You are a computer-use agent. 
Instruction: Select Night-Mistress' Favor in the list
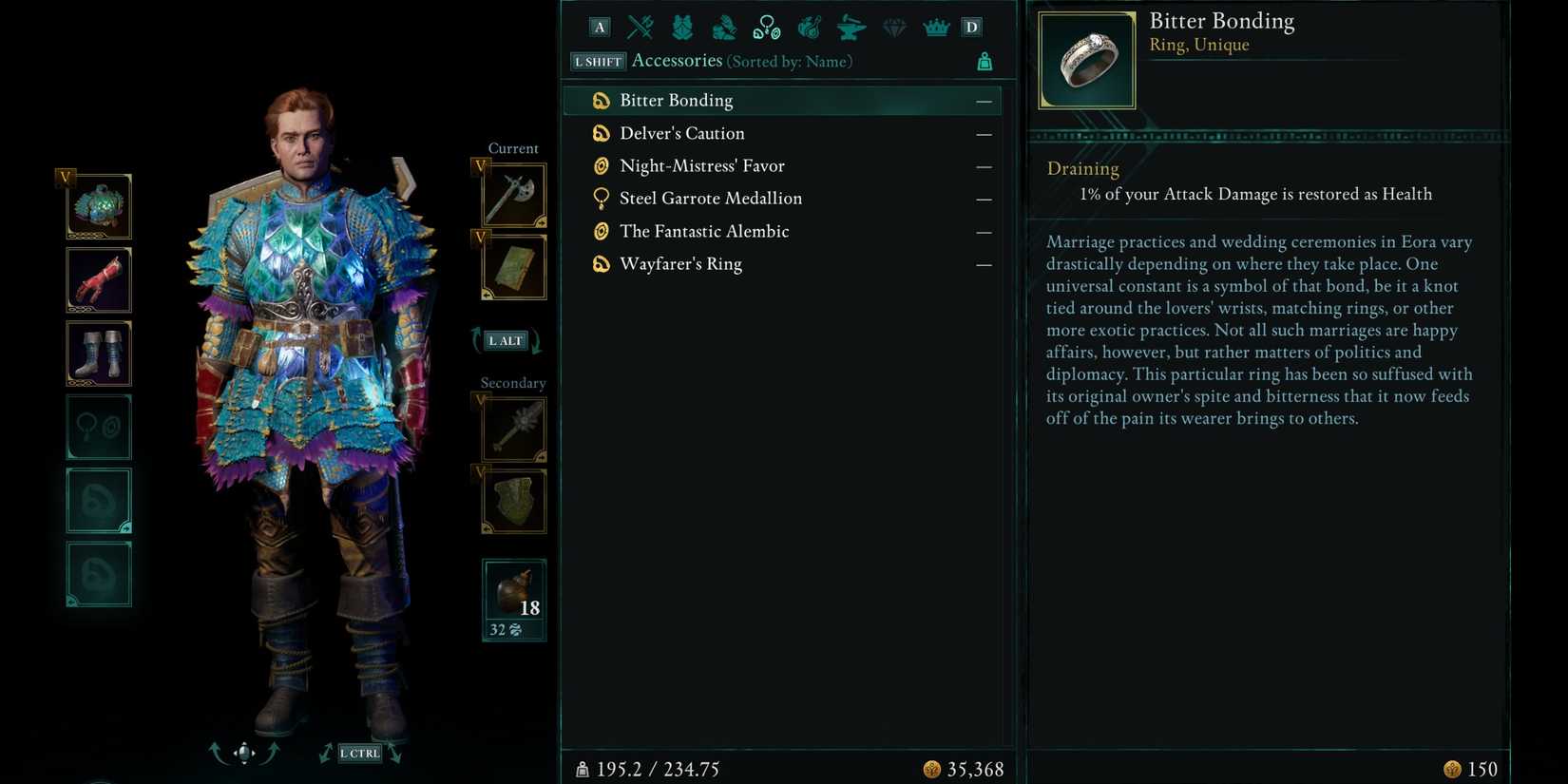[x=701, y=165]
